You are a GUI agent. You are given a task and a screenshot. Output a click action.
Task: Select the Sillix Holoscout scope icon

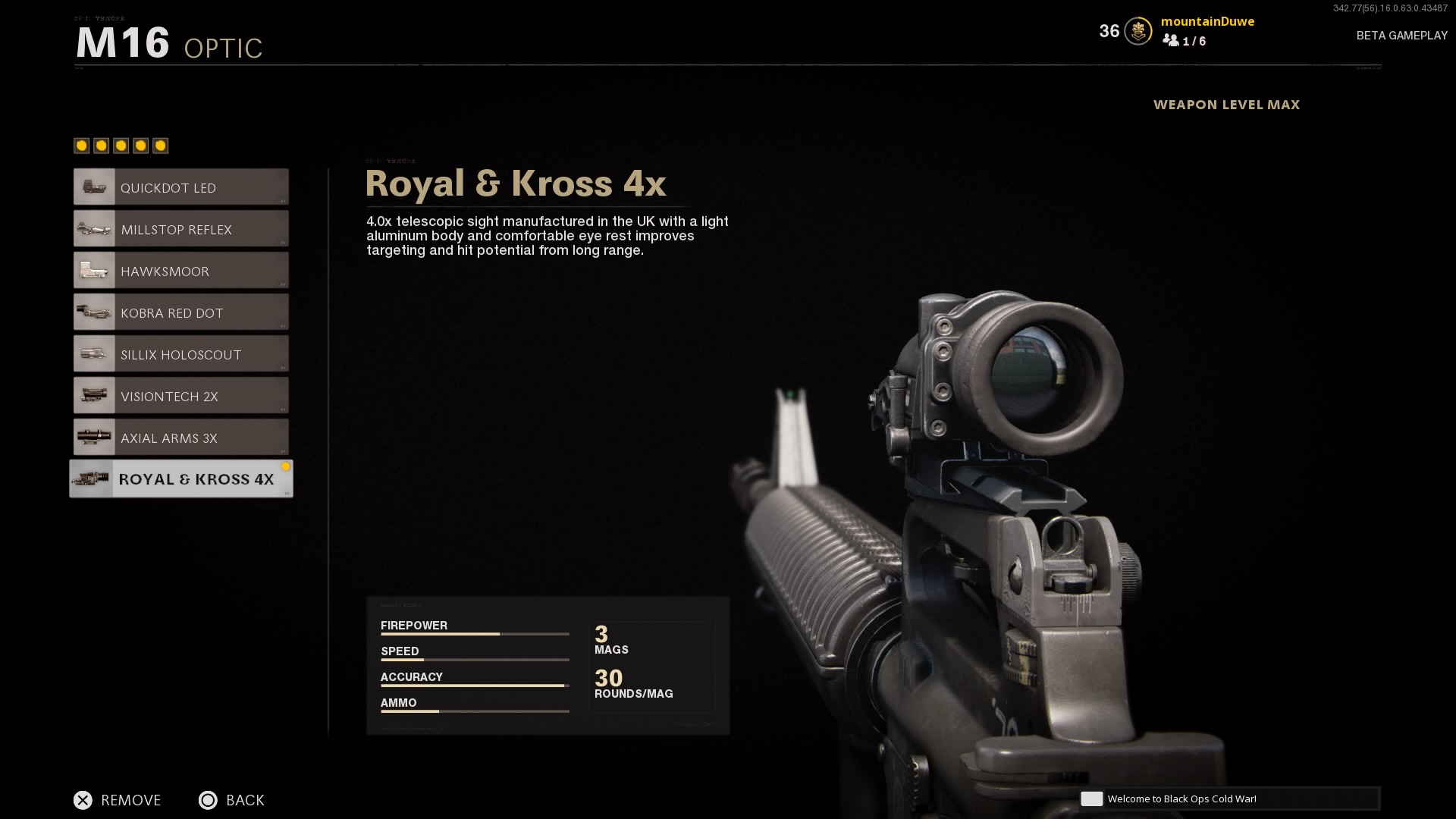94,353
